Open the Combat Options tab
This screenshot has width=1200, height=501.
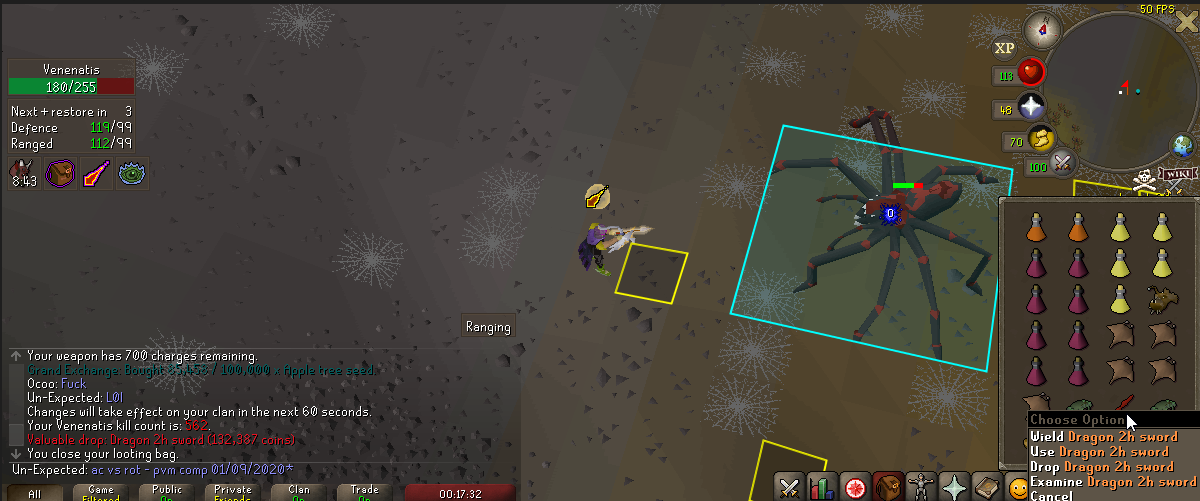(x=790, y=488)
